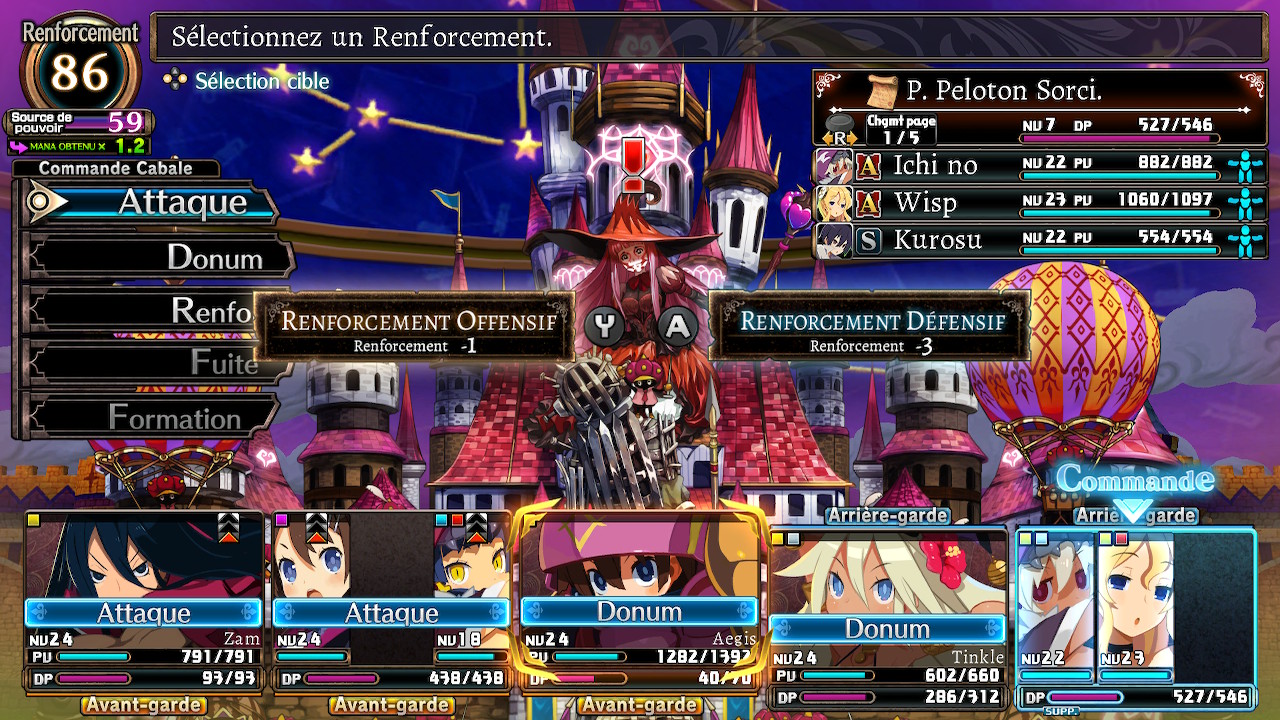Image resolution: width=1280 pixels, height=720 pixels.
Task: Toggle the double-chevron buff indicator on Zam's card
Action: (230, 520)
